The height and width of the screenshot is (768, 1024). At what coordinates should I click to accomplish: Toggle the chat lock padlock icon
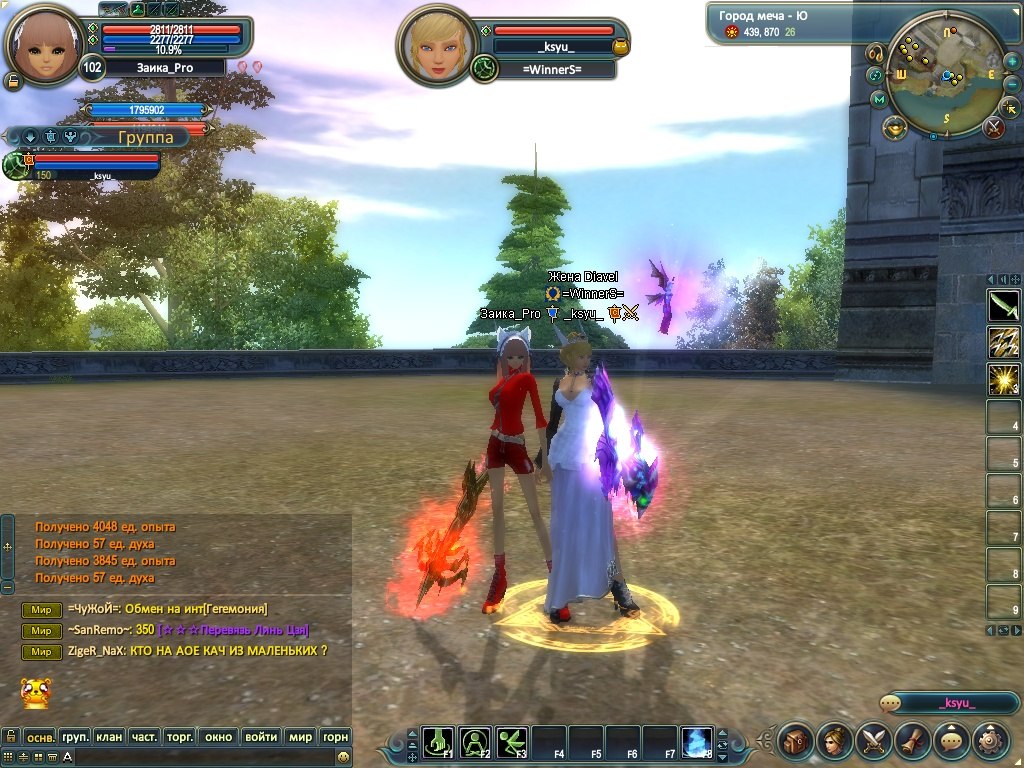[x=10, y=737]
